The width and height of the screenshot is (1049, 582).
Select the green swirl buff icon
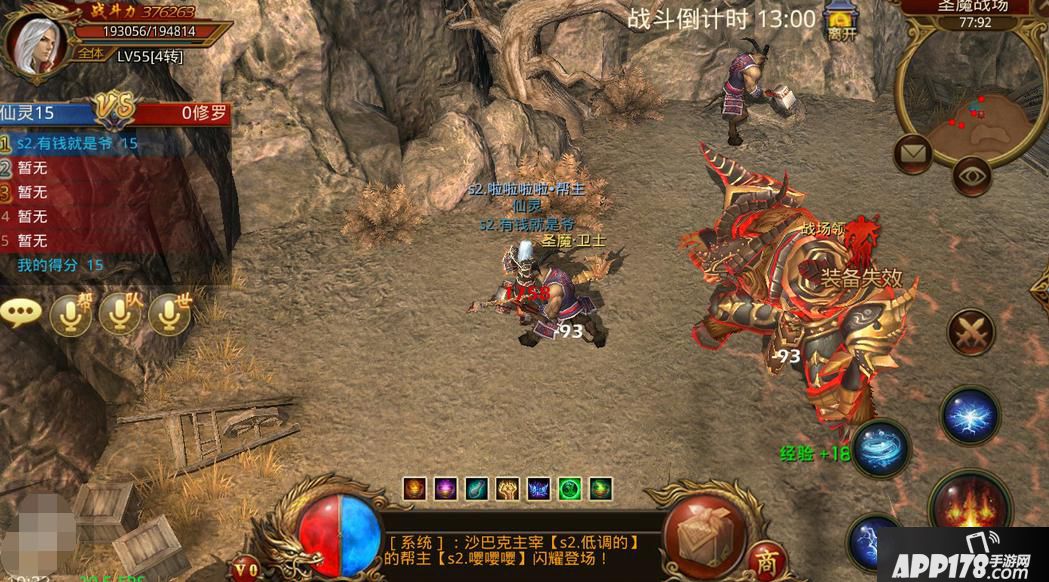pos(570,489)
